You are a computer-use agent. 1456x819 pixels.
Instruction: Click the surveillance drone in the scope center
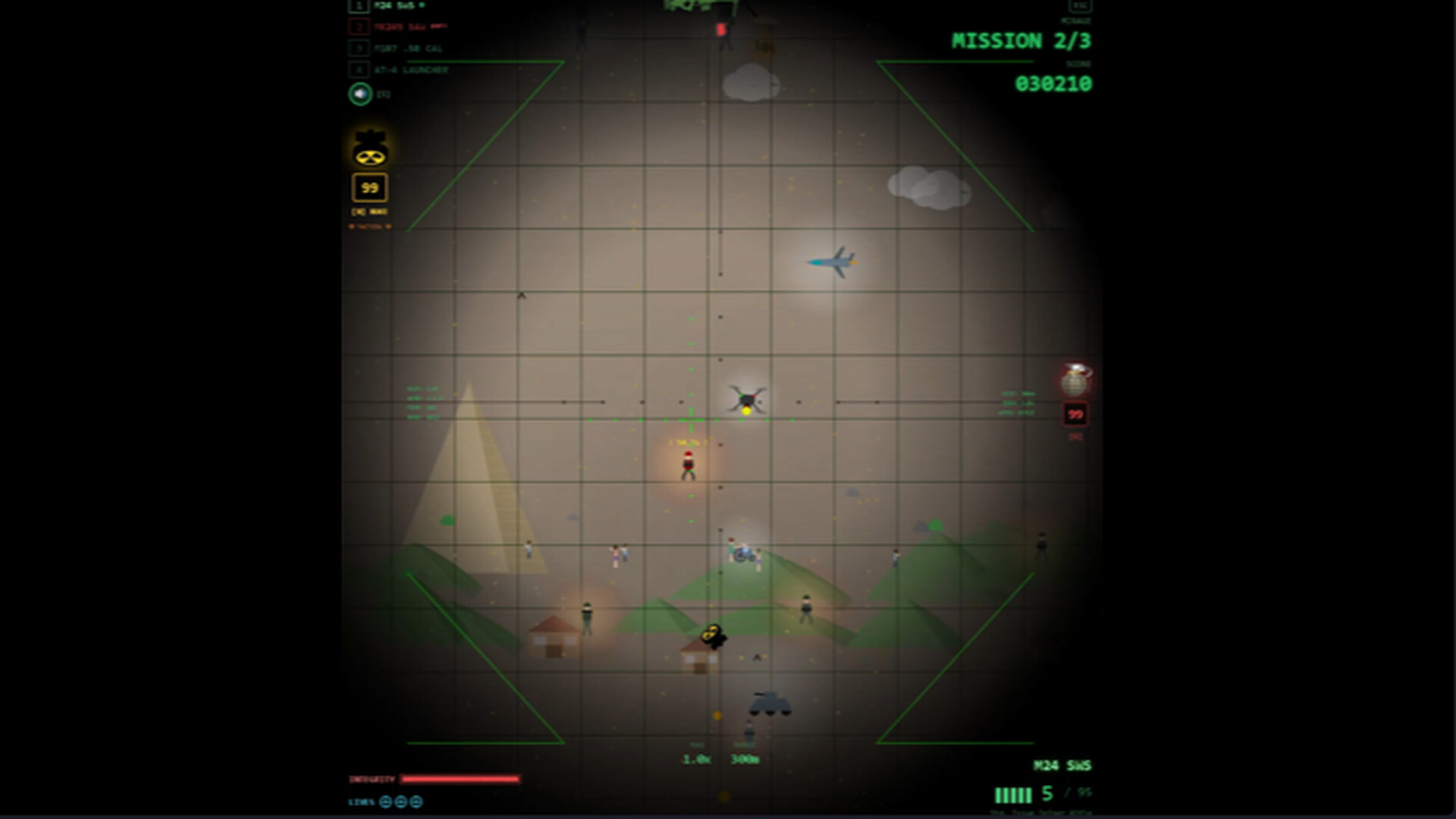(747, 398)
